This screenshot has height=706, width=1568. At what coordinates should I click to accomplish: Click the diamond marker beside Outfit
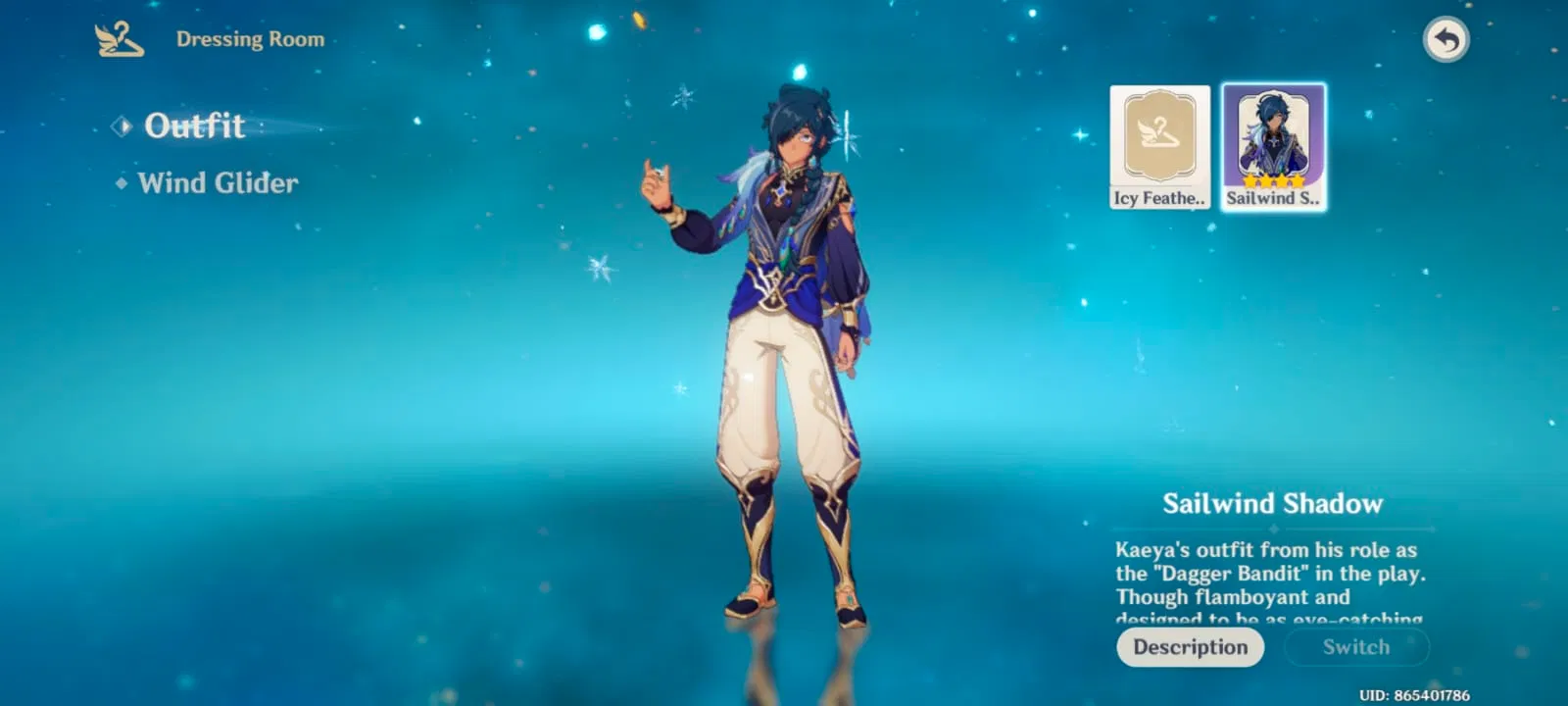123,126
